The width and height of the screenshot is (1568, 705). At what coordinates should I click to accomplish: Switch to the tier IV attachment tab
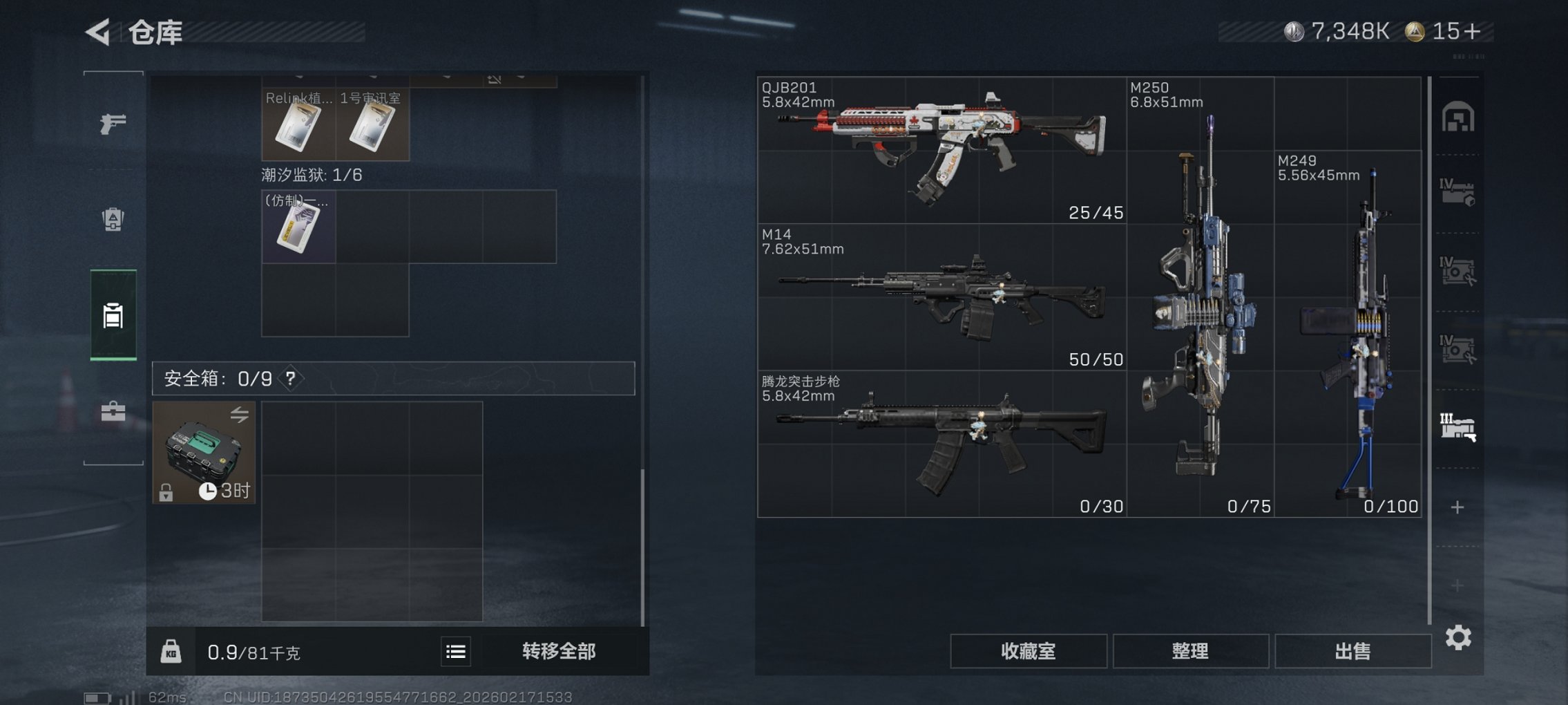[x=1458, y=272]
